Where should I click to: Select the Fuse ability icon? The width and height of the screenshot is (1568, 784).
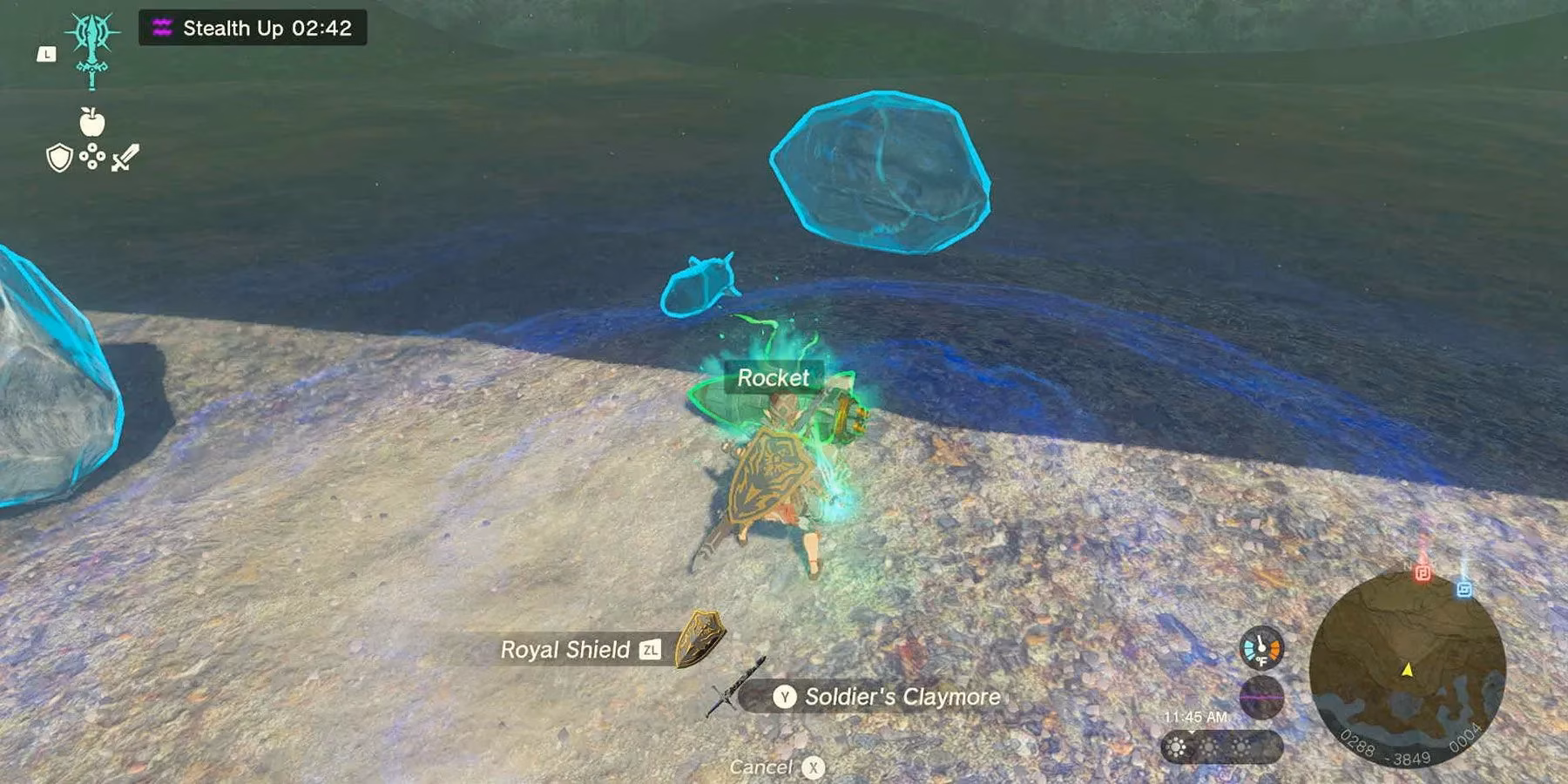tap(92, 47)
